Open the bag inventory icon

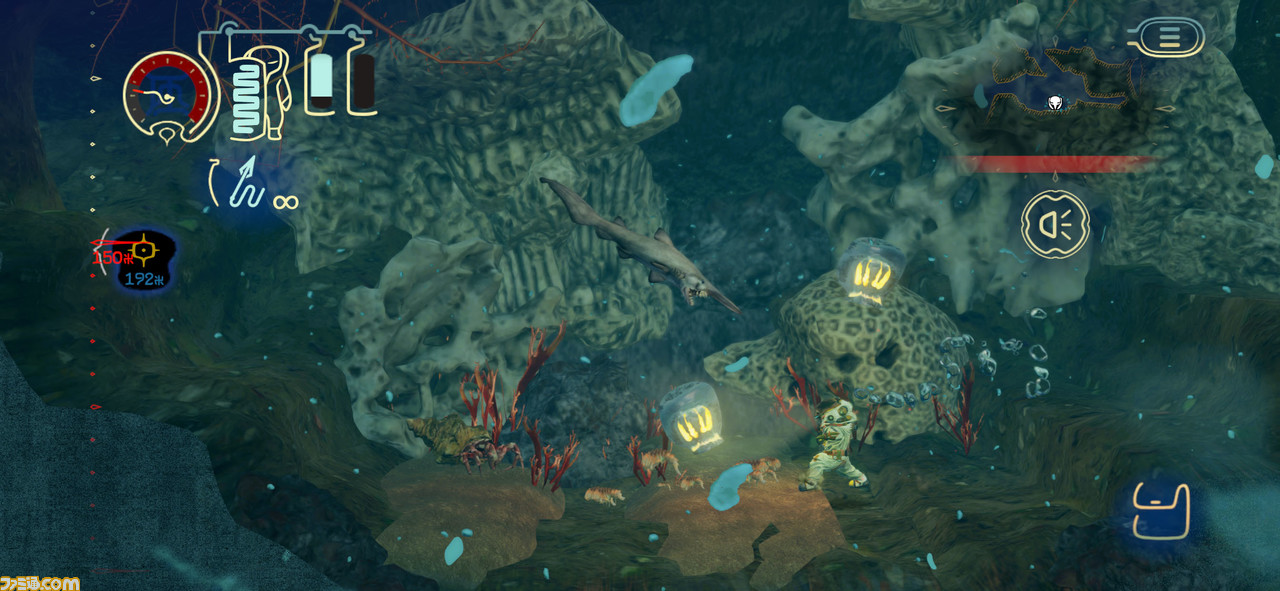coord(1161,511)
